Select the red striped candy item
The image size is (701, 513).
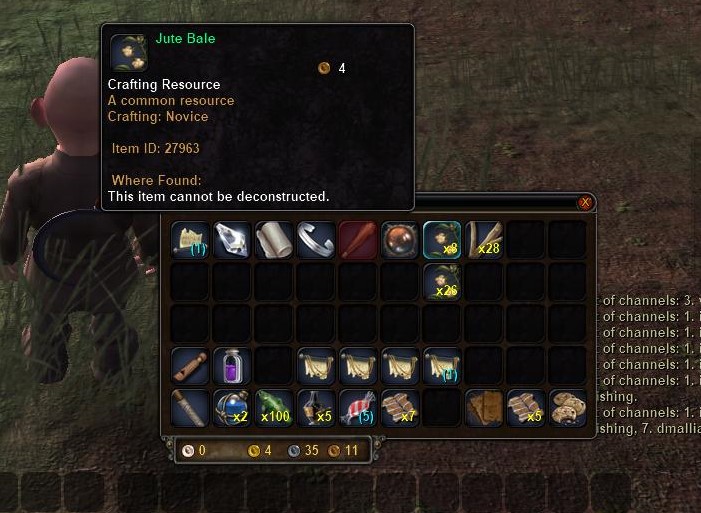point(357,407)
